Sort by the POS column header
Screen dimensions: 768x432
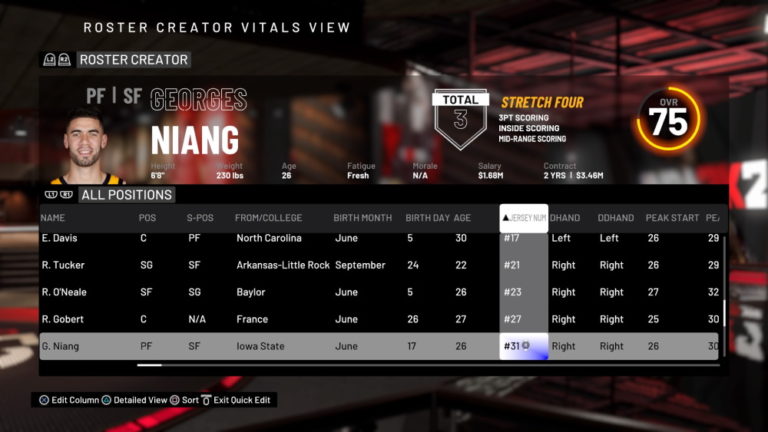(x=147, y=218)
